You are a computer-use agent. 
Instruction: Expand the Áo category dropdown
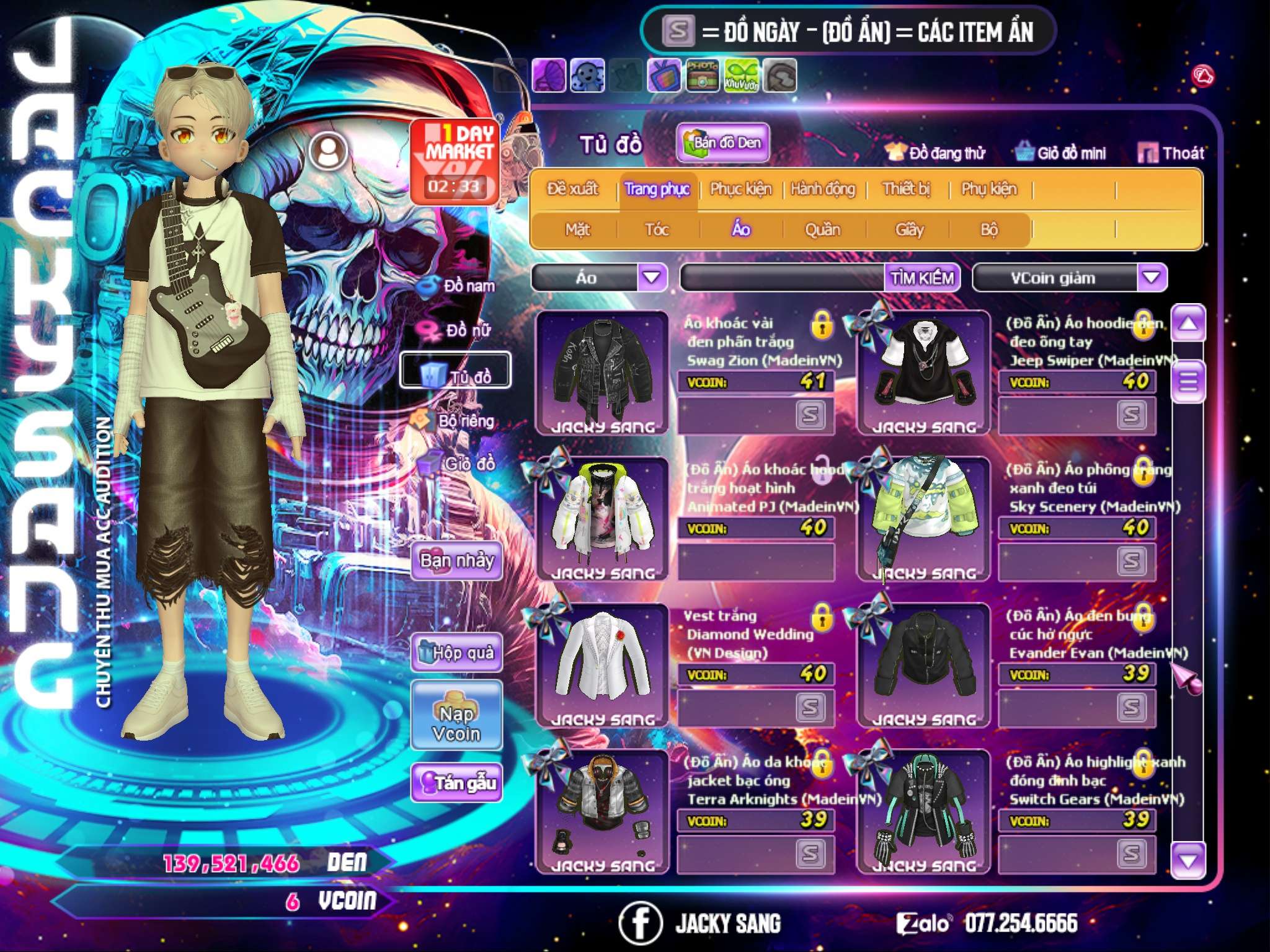[652, 278]
